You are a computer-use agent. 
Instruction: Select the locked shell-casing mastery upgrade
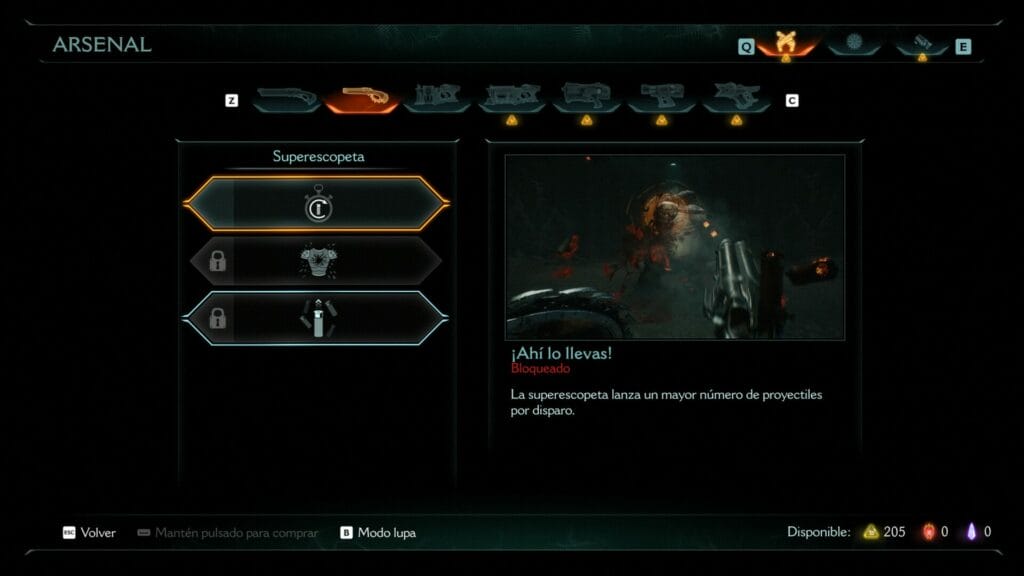pyautogui.click(x=317, y=319)
